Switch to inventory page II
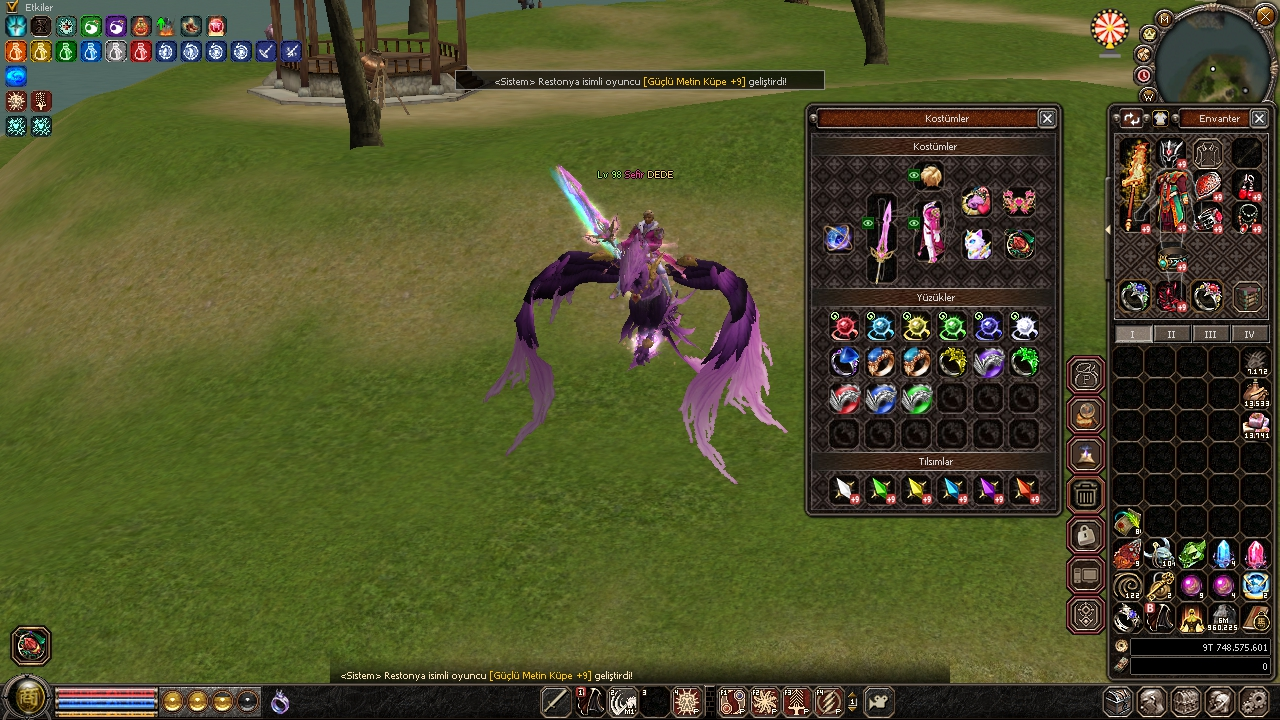The height and width of the screenshot is (720, 1280). [x=1171, y=334]
